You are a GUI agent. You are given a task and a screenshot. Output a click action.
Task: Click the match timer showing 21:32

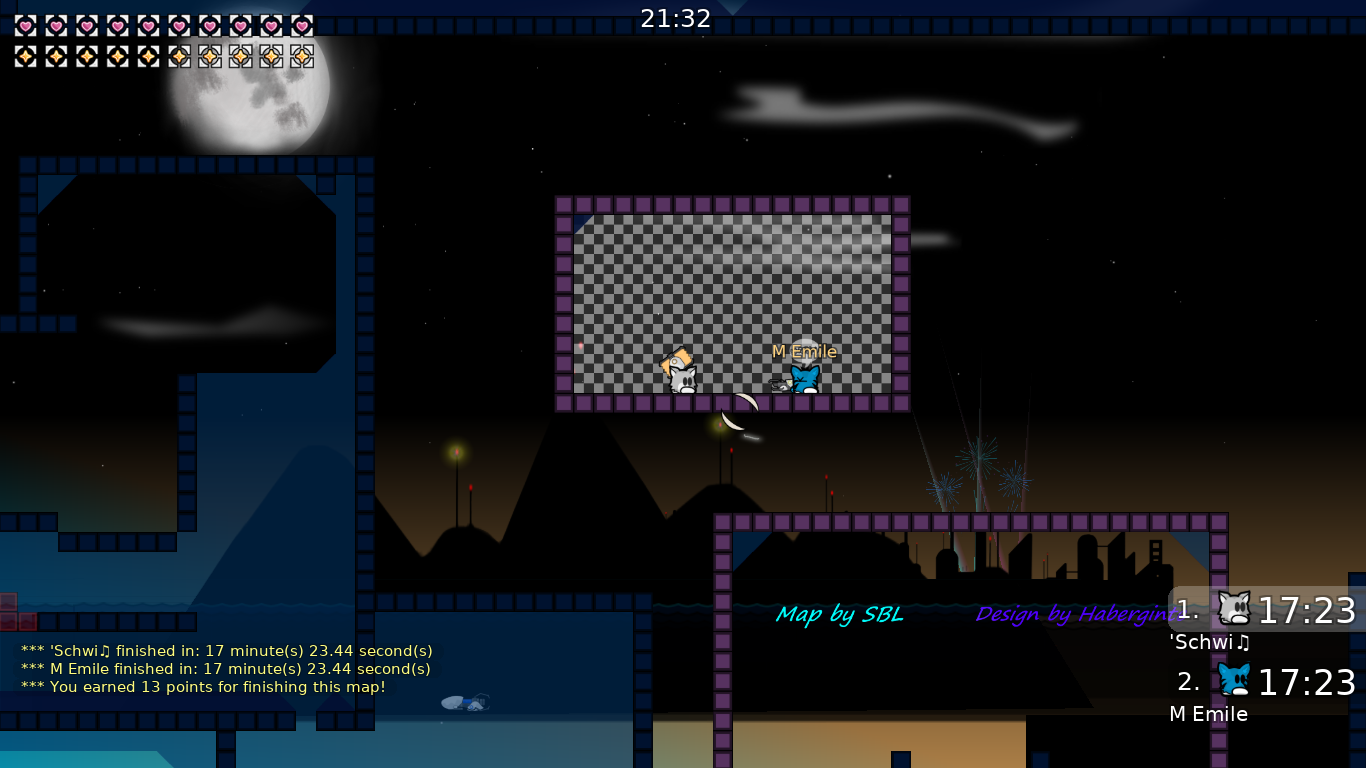[676, 17]
